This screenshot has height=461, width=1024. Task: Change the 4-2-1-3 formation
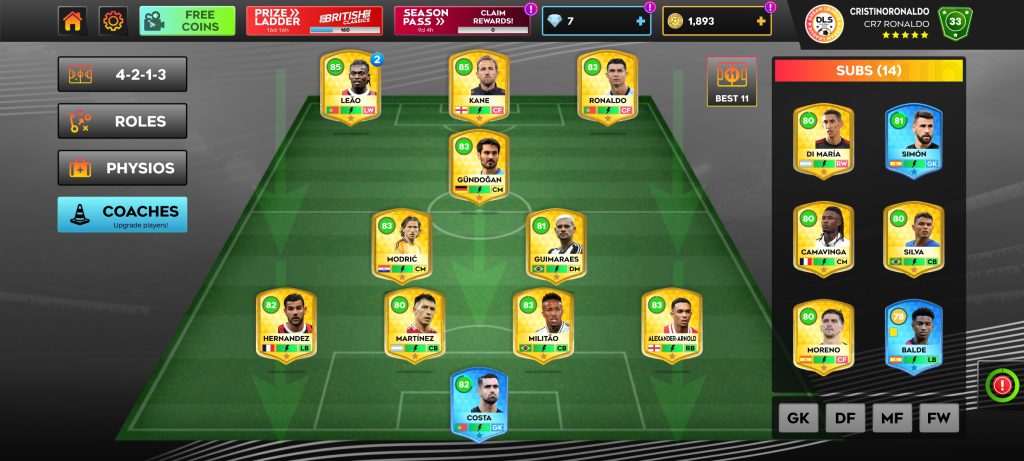pos(122,75)
